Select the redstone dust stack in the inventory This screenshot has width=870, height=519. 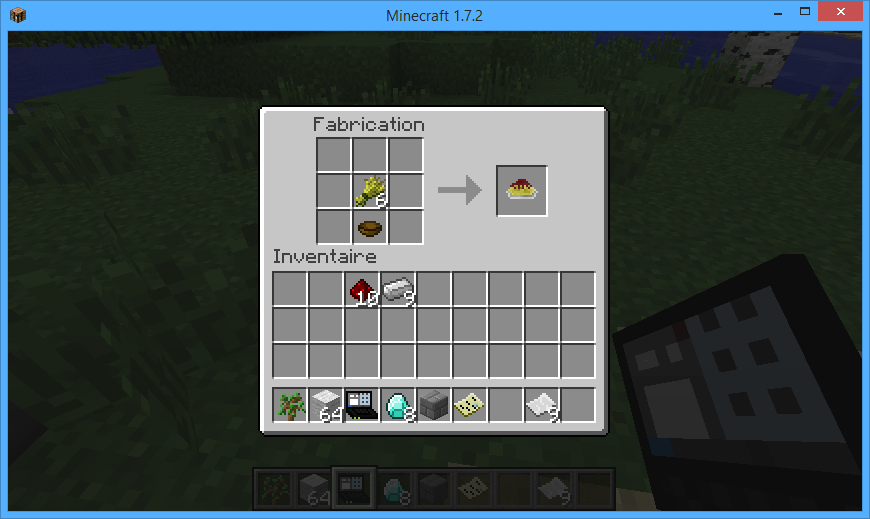(362, 290)
